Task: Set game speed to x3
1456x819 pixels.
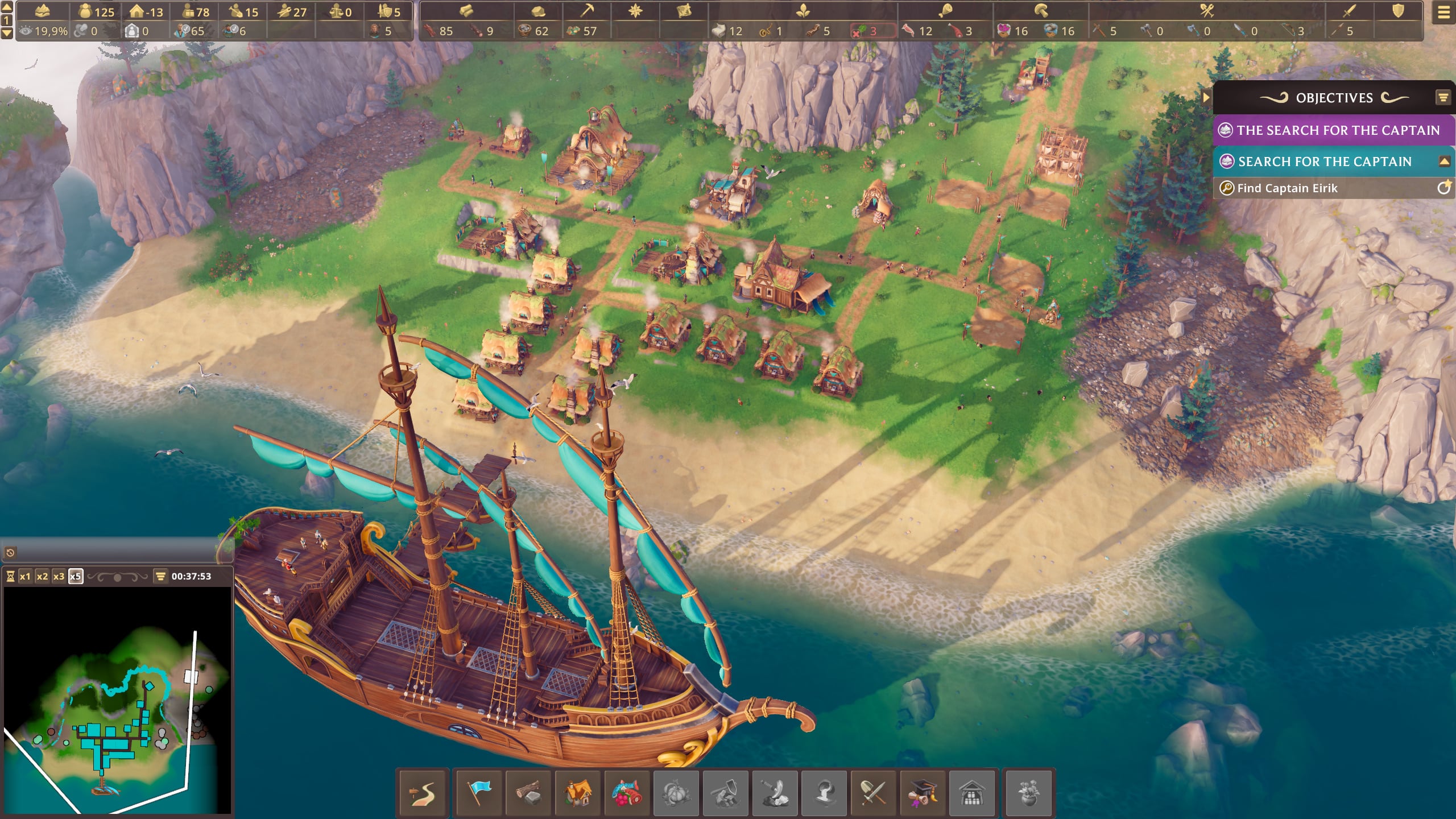Action: tap(59, 576)
